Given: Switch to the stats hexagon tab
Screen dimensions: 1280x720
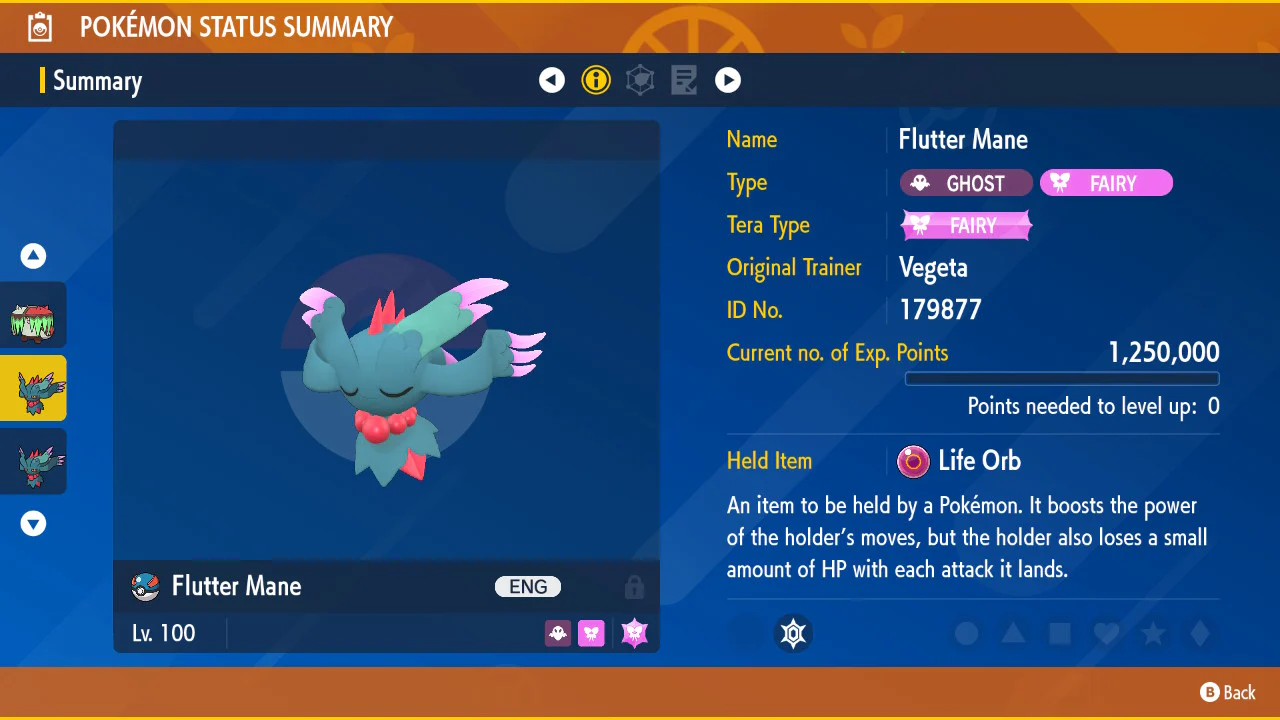Looking at the screenshot, I should [x=640, y=80].
